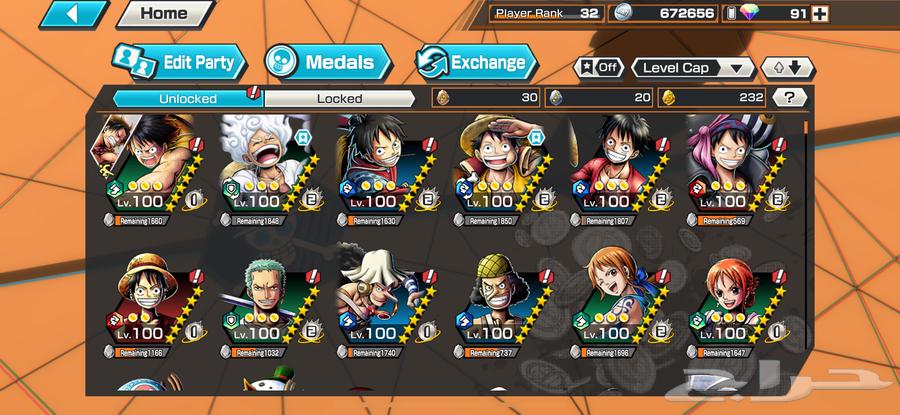
Task: Switch to the Unlocked tab
Action: coord(187,98)
